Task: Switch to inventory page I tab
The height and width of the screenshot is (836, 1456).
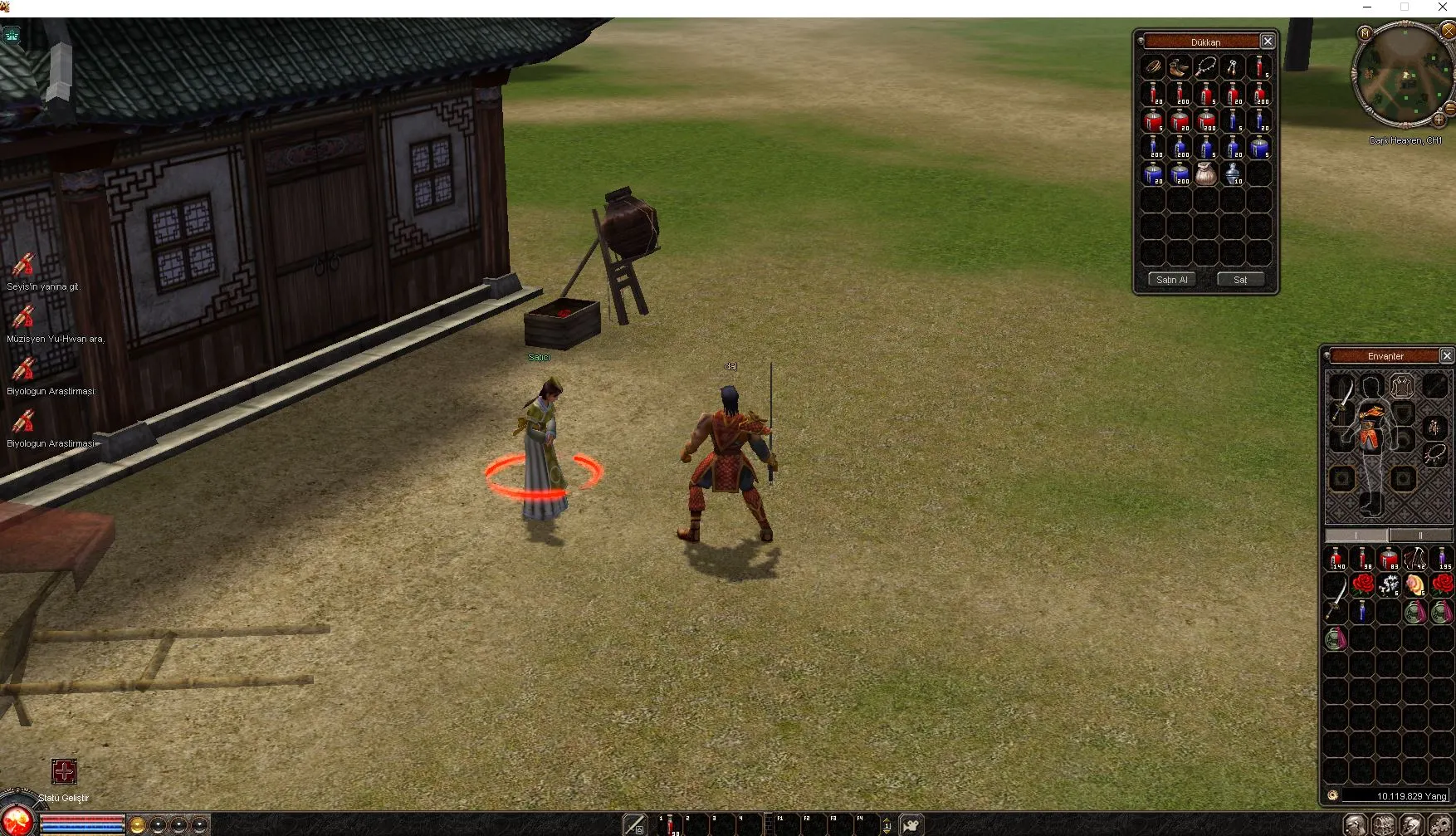Action: [1356, 535]
